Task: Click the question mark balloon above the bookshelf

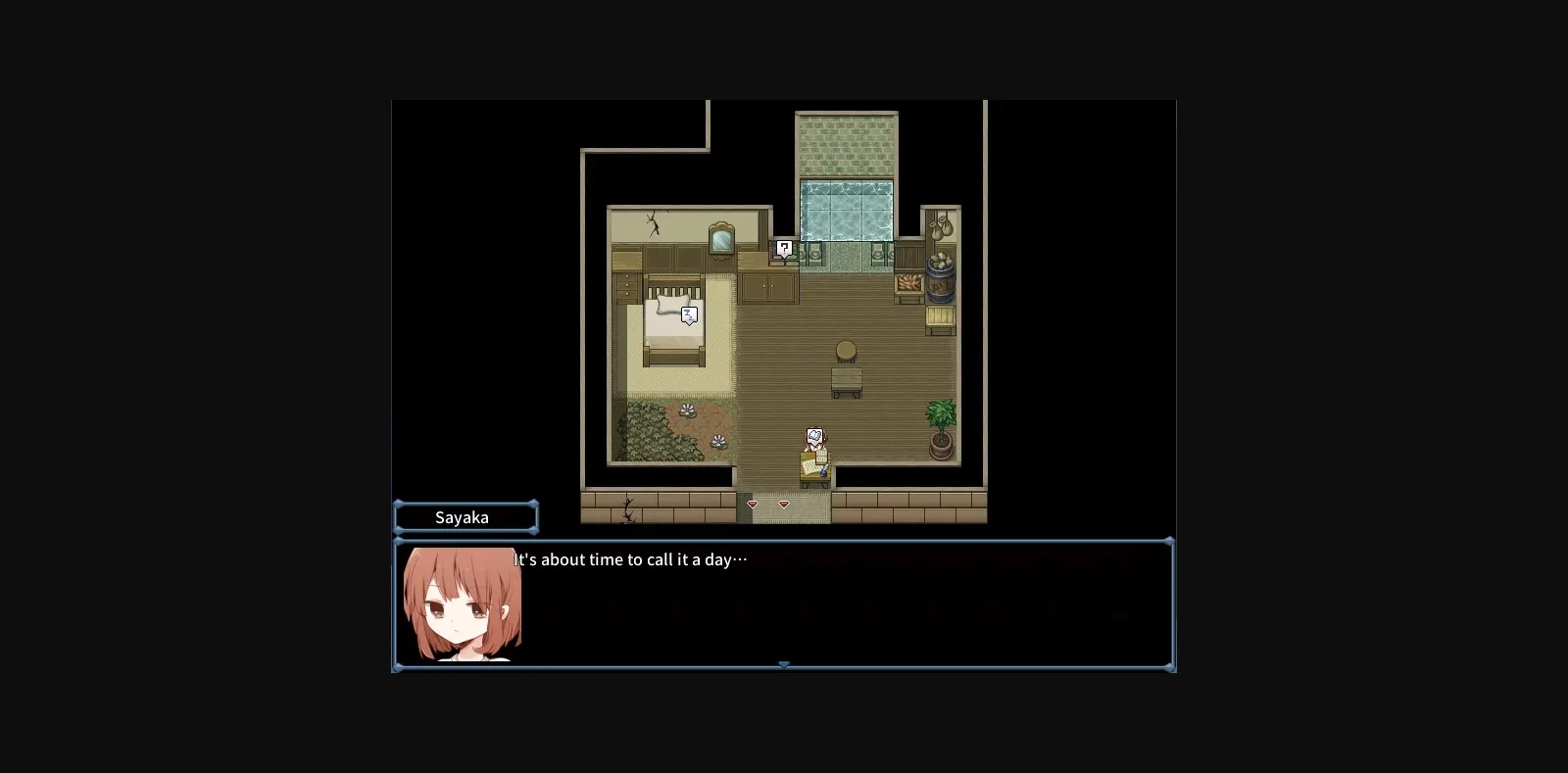Action: point(784,248)
